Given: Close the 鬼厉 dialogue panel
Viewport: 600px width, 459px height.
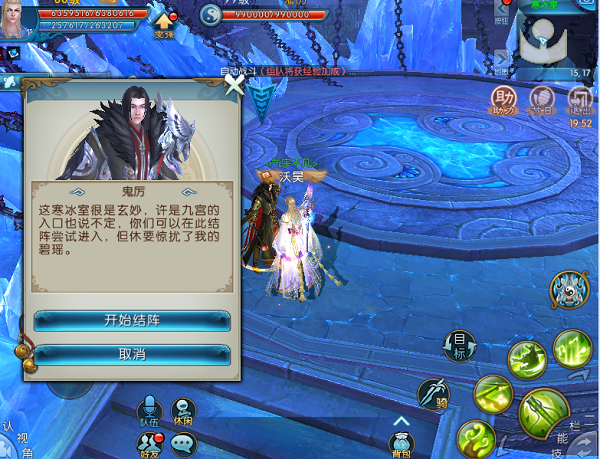Looking at the screenshot, I should pos(234,86).
